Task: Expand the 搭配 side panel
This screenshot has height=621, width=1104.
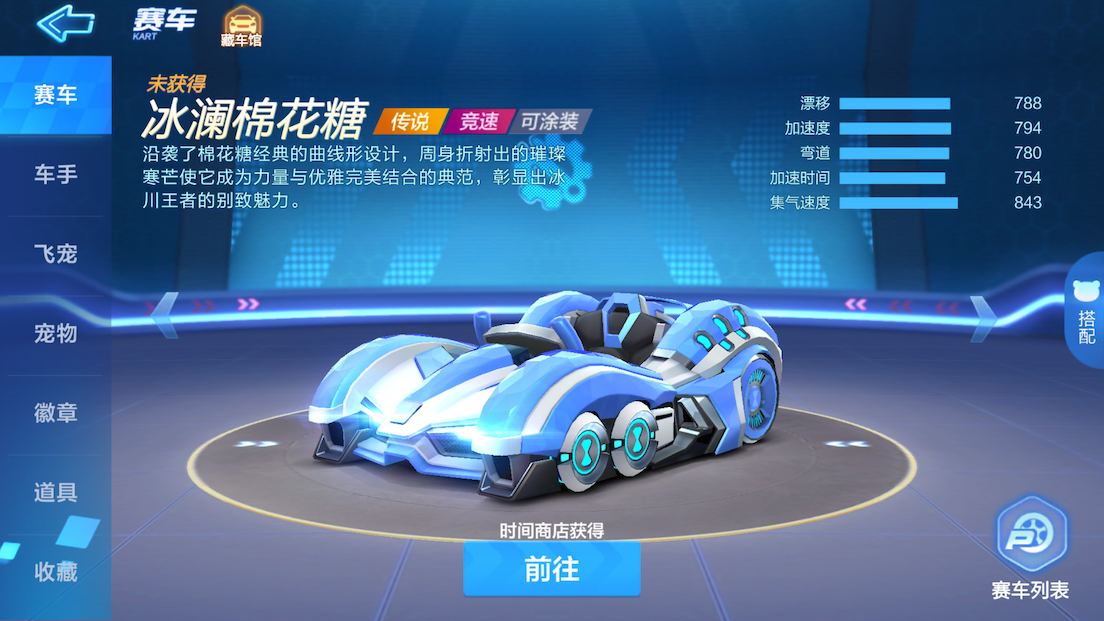Action: coord(1086,314)
